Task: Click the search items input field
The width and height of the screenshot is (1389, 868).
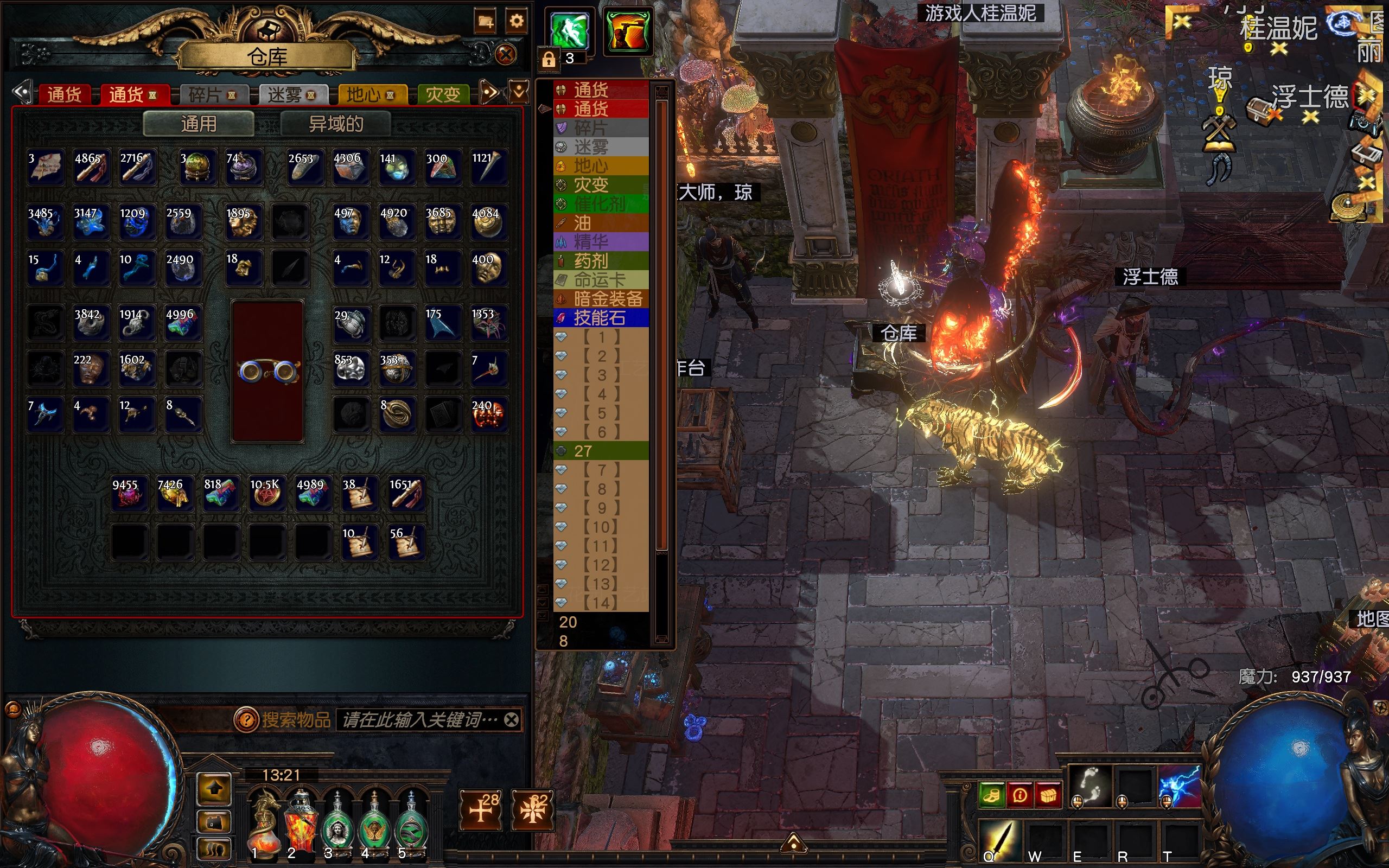Action: tap(419, 720)
